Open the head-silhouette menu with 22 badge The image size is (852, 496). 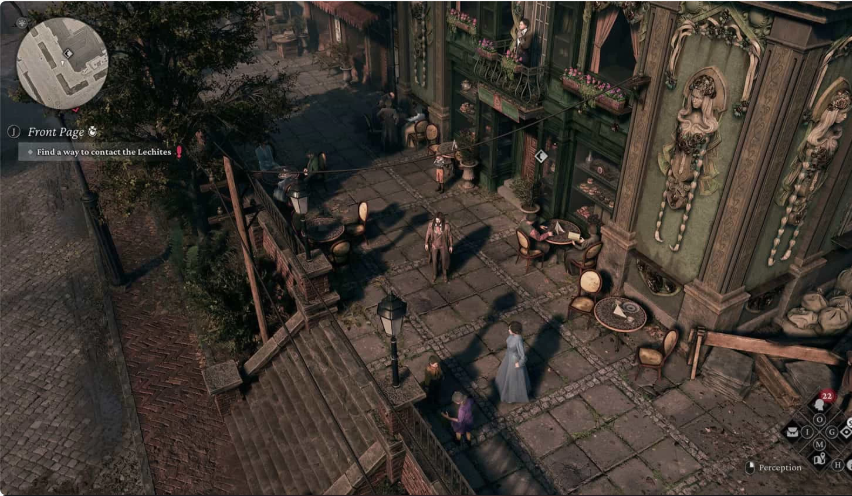click(x=819, y=405)
